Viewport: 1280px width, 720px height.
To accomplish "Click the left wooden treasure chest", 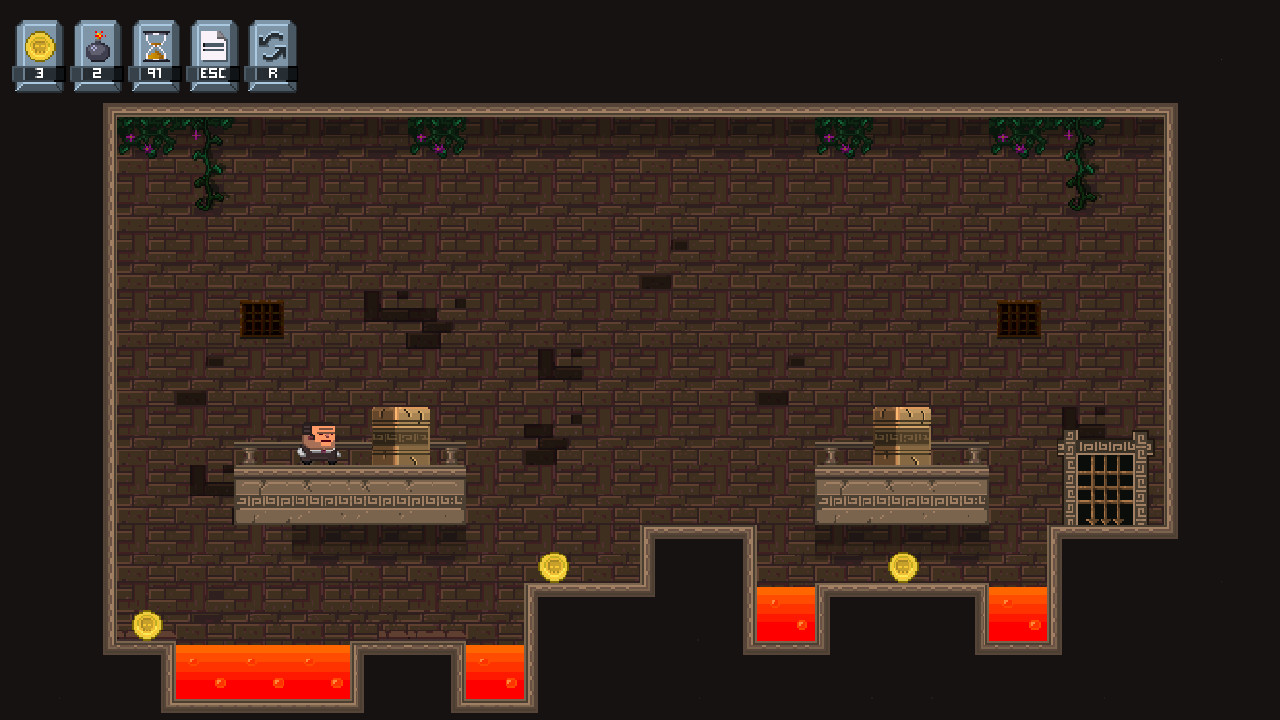I will click(x=400, y=437).
